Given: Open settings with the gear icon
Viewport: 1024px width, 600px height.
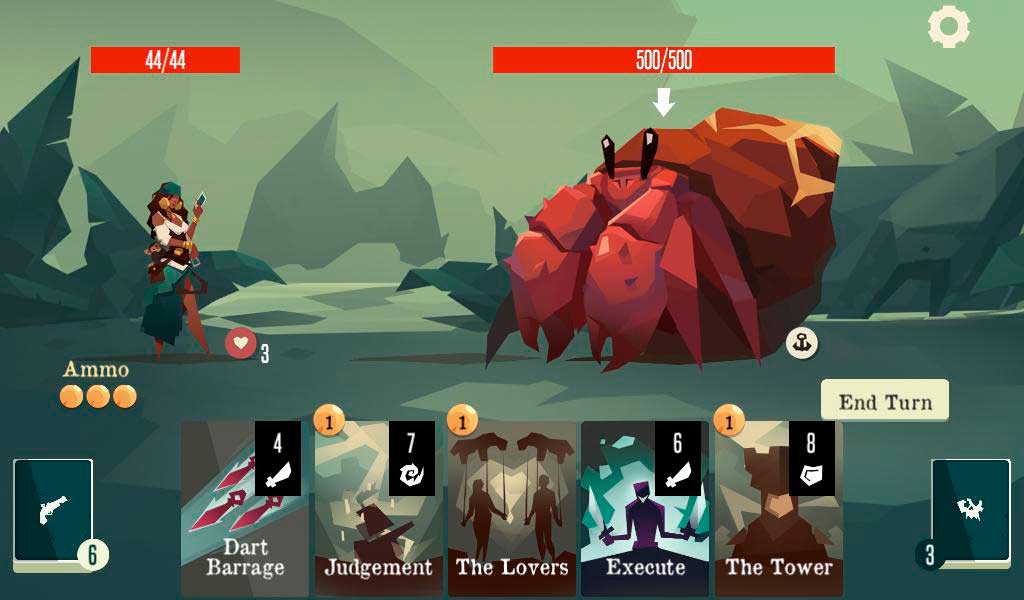Looking at the screenshot, I should pyautogui.click(x=948, y=27).
